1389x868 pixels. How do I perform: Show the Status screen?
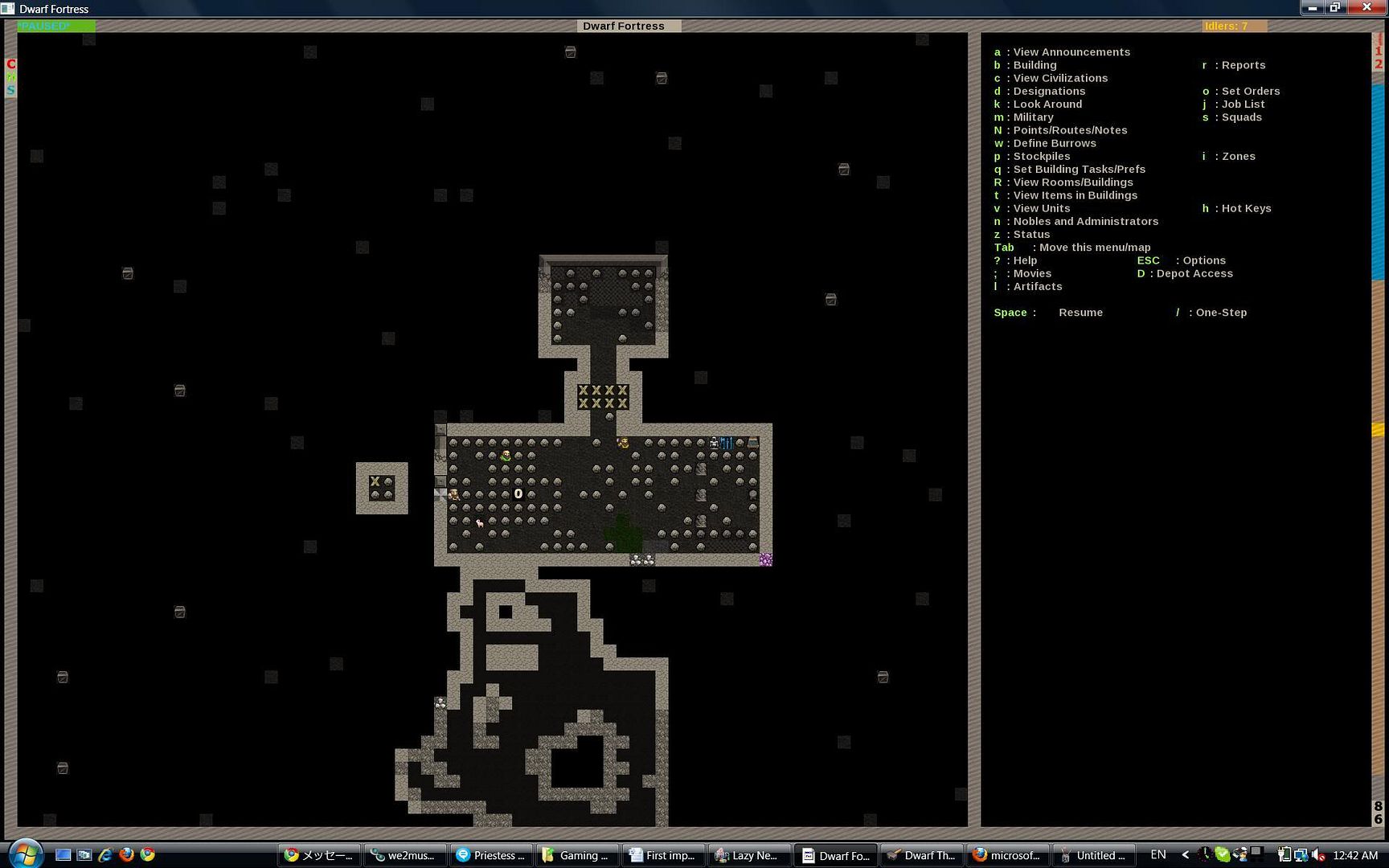tap(1031, 235)
